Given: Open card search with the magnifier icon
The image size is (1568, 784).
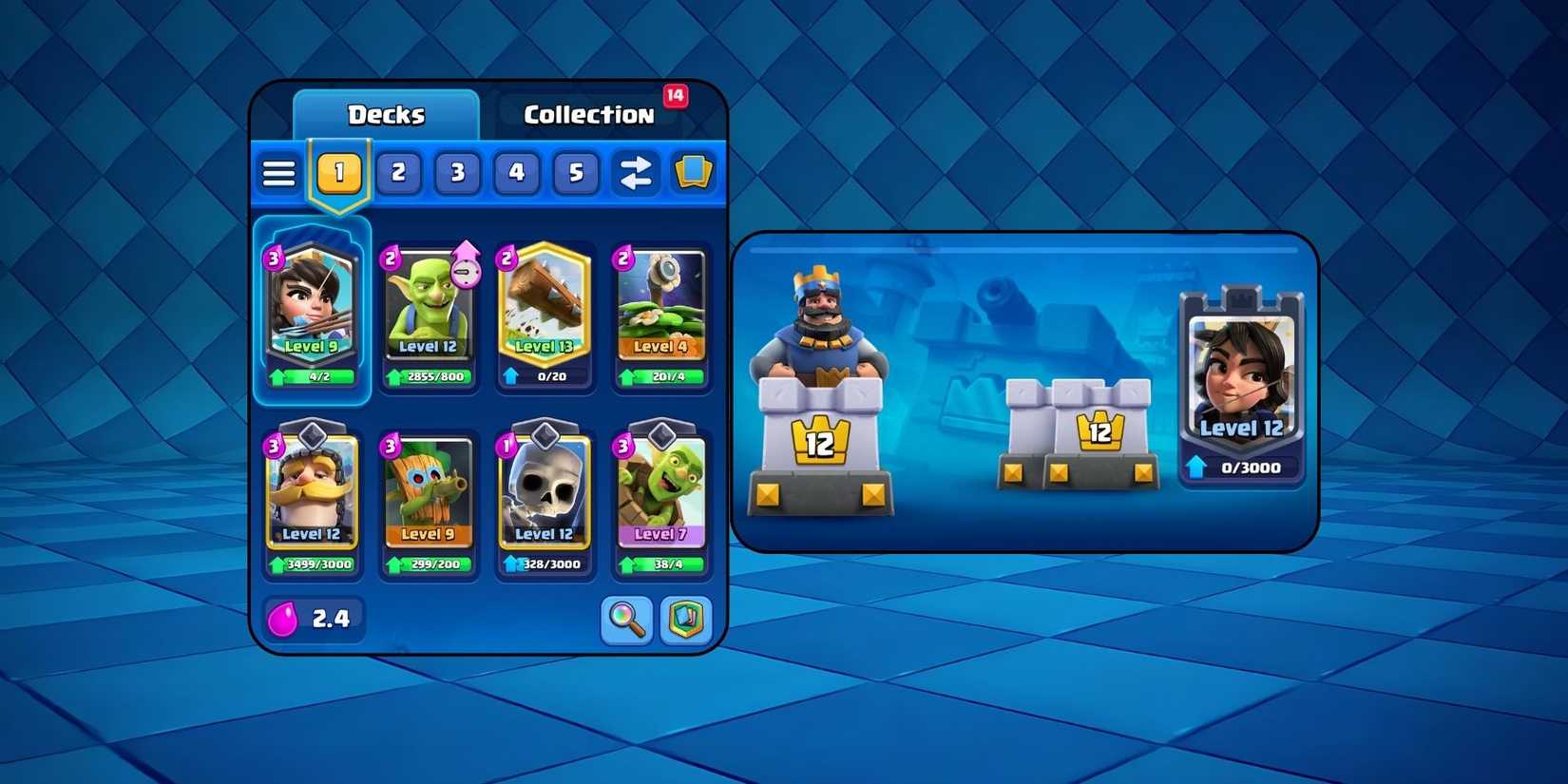Looking at the screenshot, I should click(627, 620).
